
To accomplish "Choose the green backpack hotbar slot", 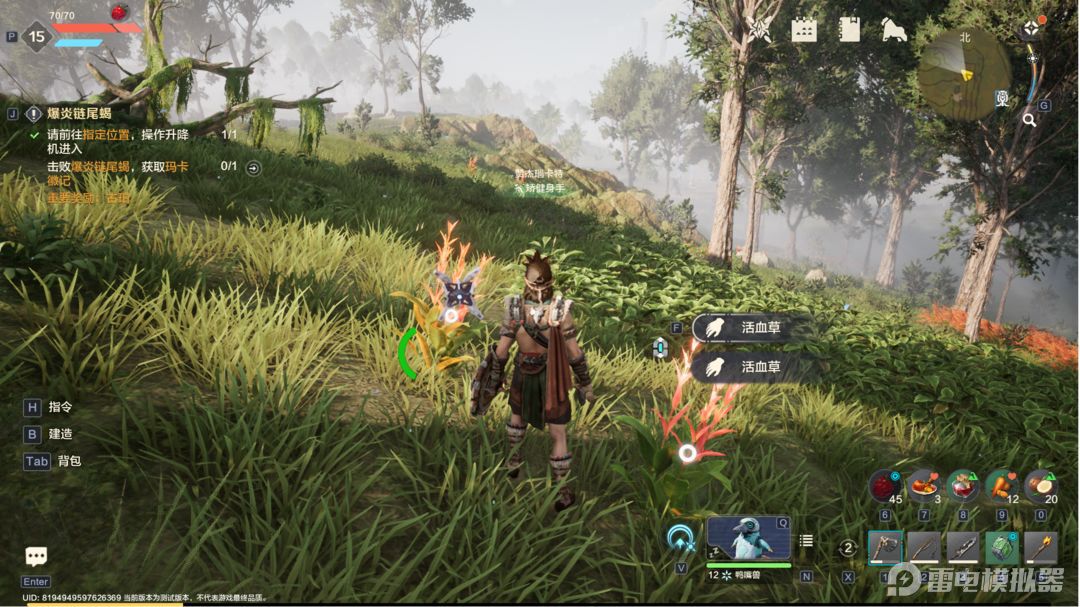I will (x=1002, y=547).
